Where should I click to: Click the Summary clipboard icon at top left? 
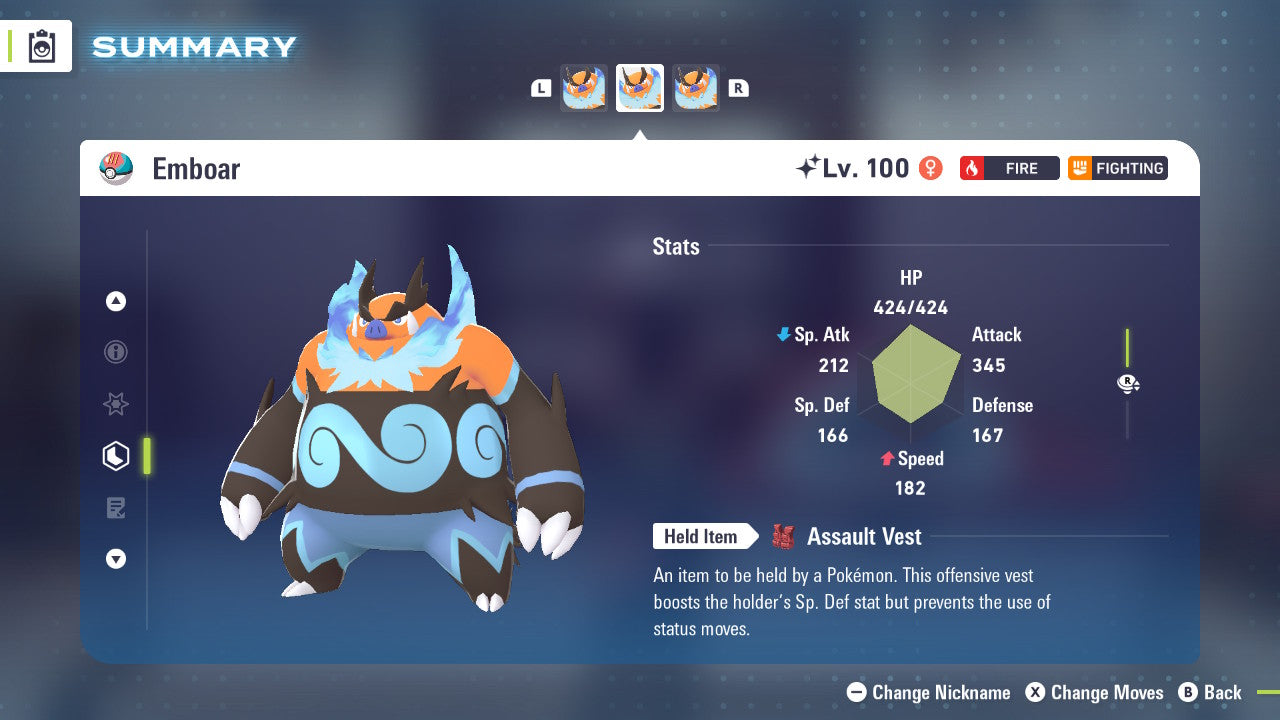coord(42,46)
